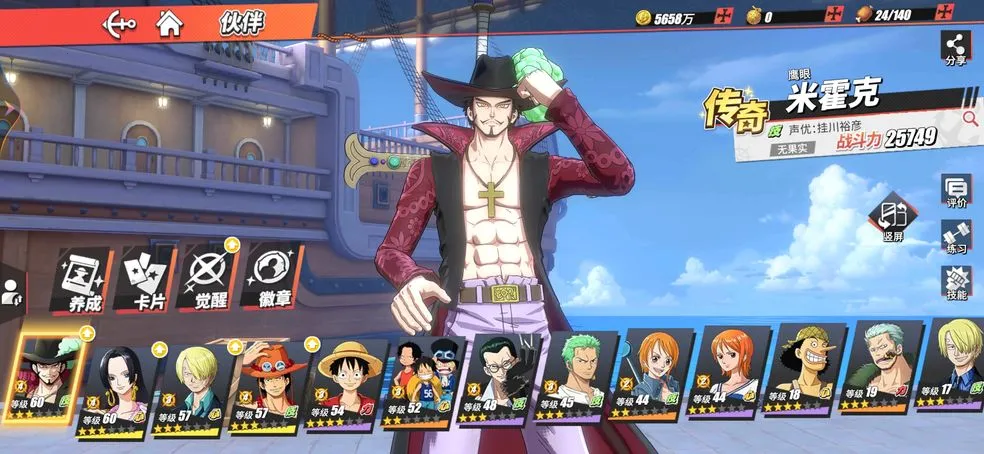Click the magnifier icon beside Mihawk's name

(x=969, y=118)
